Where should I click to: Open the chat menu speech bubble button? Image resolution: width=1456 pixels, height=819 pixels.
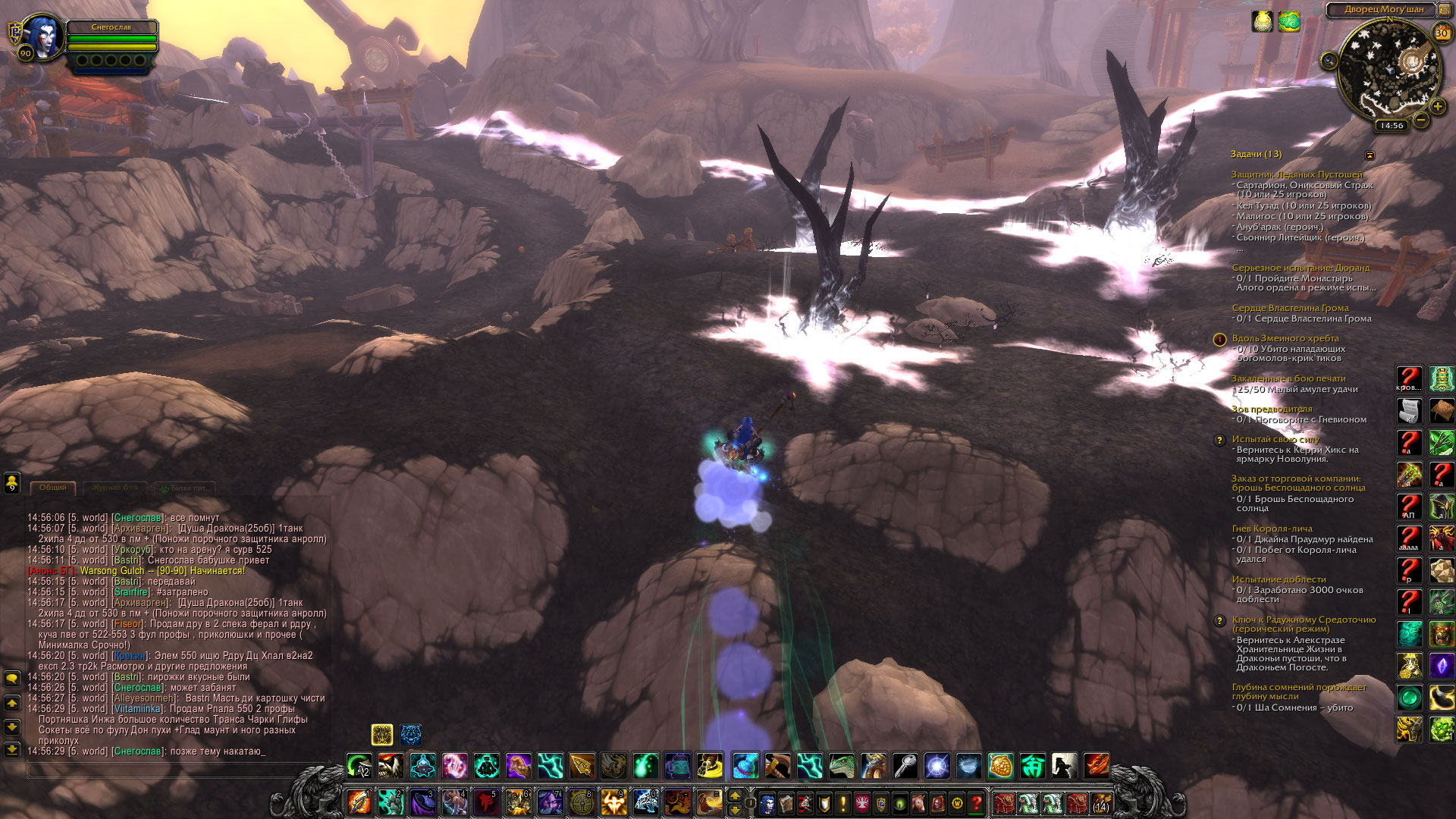pyautogui.click(x=12, y=678)
